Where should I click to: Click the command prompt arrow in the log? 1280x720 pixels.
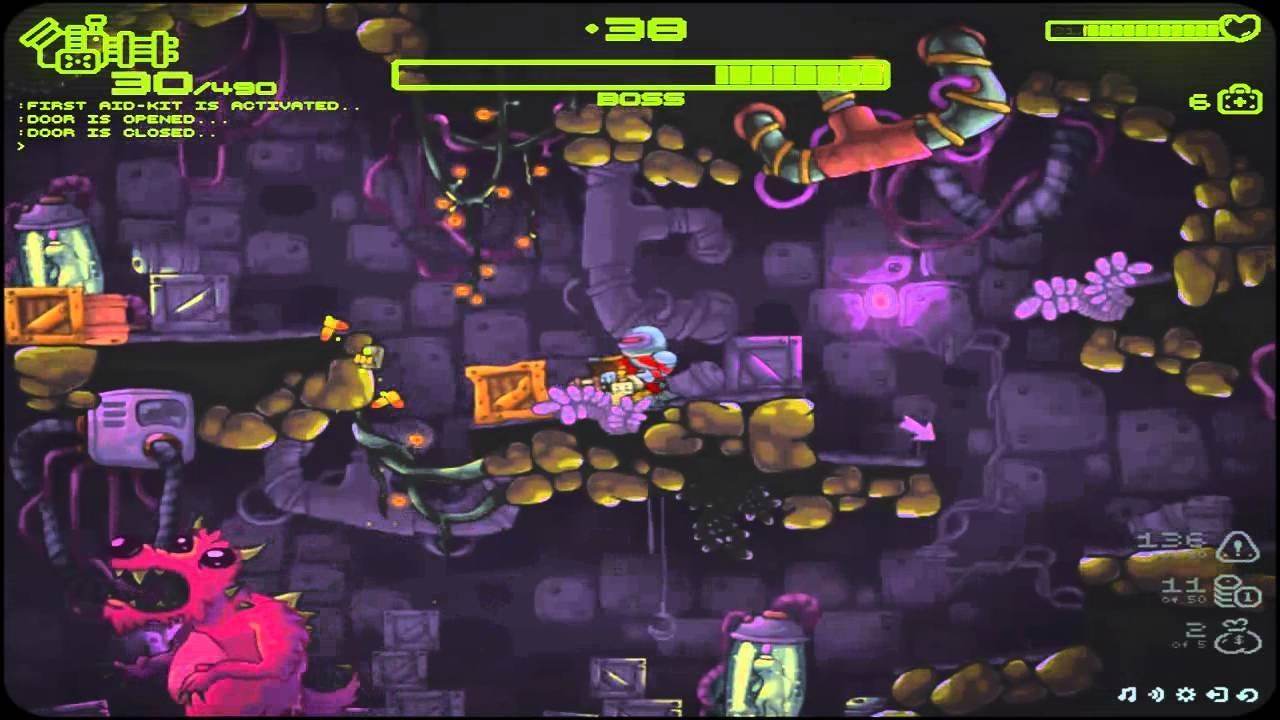[20, 146]
